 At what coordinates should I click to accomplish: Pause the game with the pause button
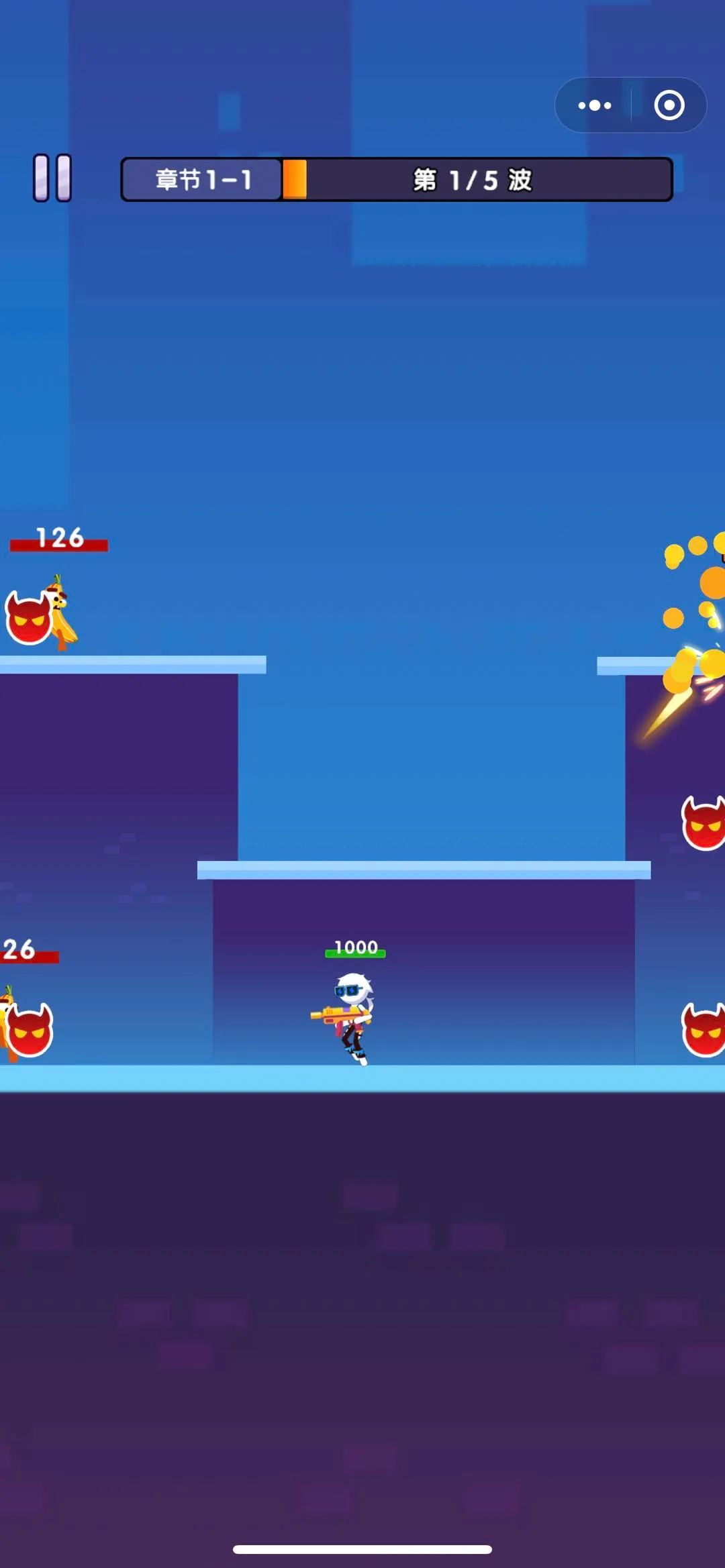click(x=52, y=178)
